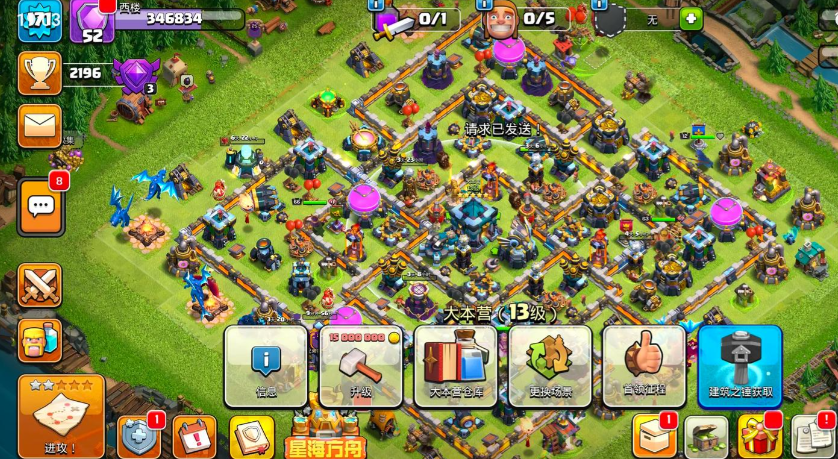Open the crossed swords battle log

pyautogui.click(x=40, y=285)
